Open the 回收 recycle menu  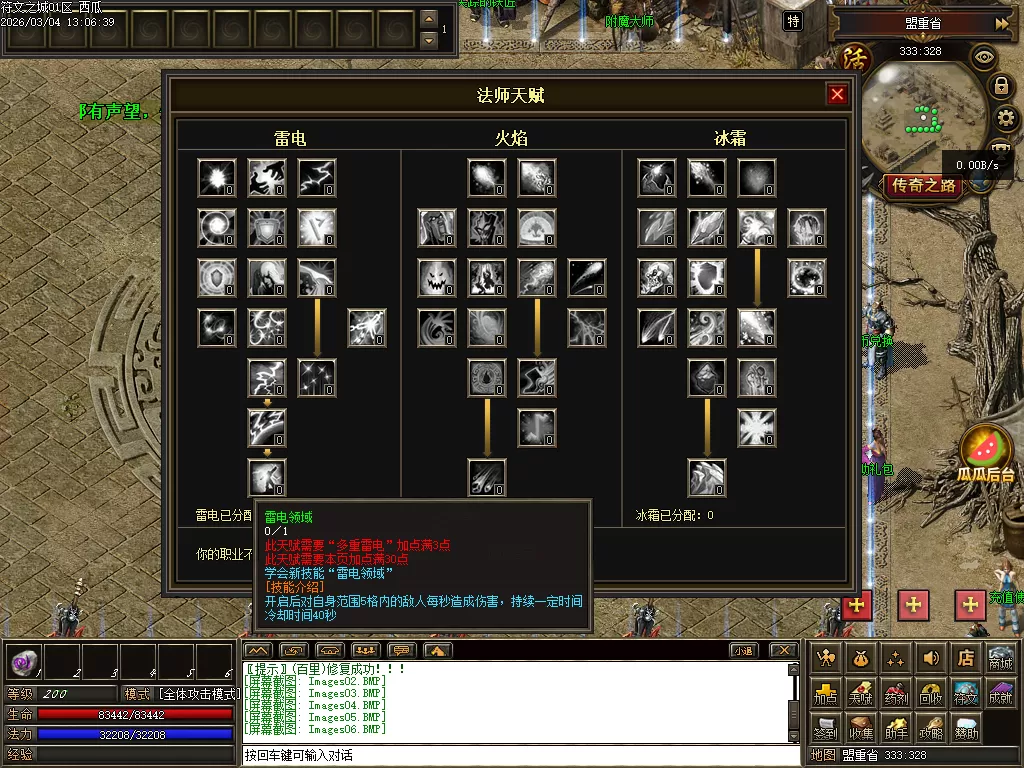(x=931, y=694)
